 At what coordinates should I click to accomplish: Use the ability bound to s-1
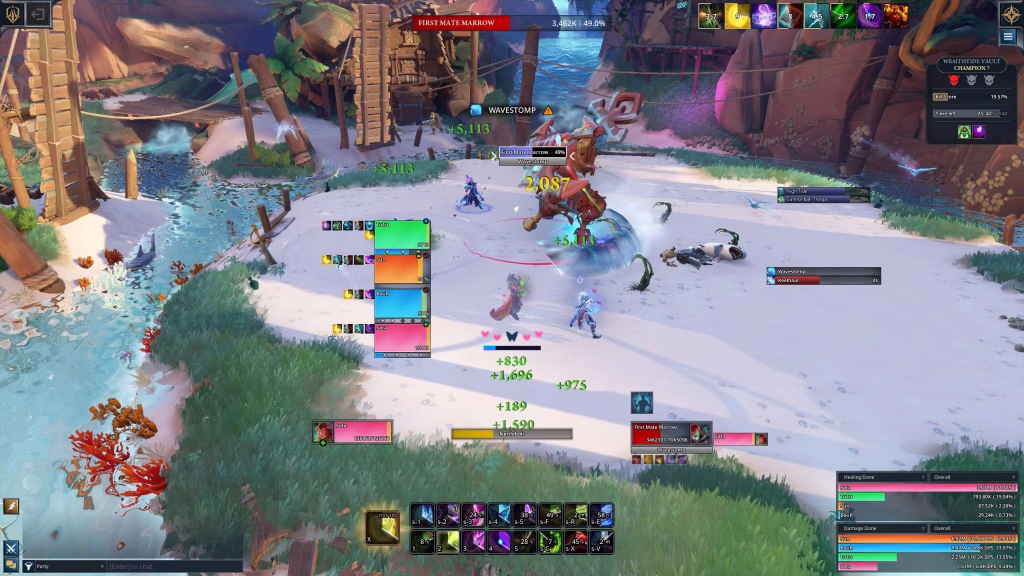[x=422, y=515]
